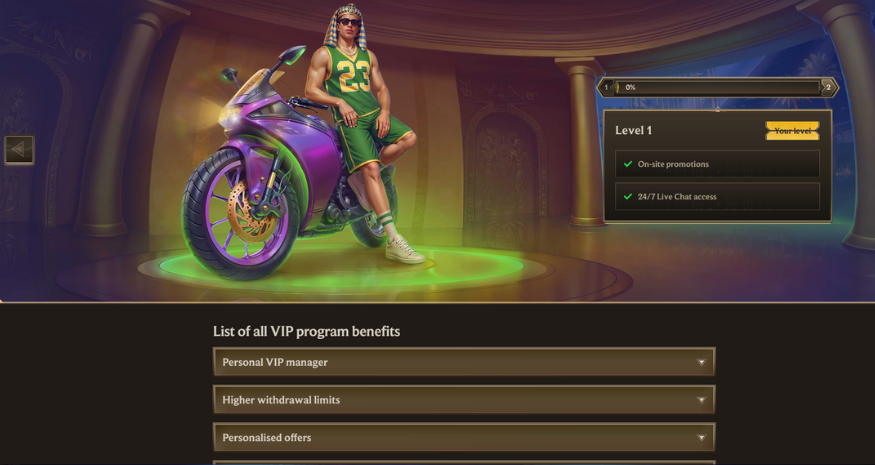Open the Personalised offers dropdown
This screenshot has height=465, width=875.
[464, 438]
